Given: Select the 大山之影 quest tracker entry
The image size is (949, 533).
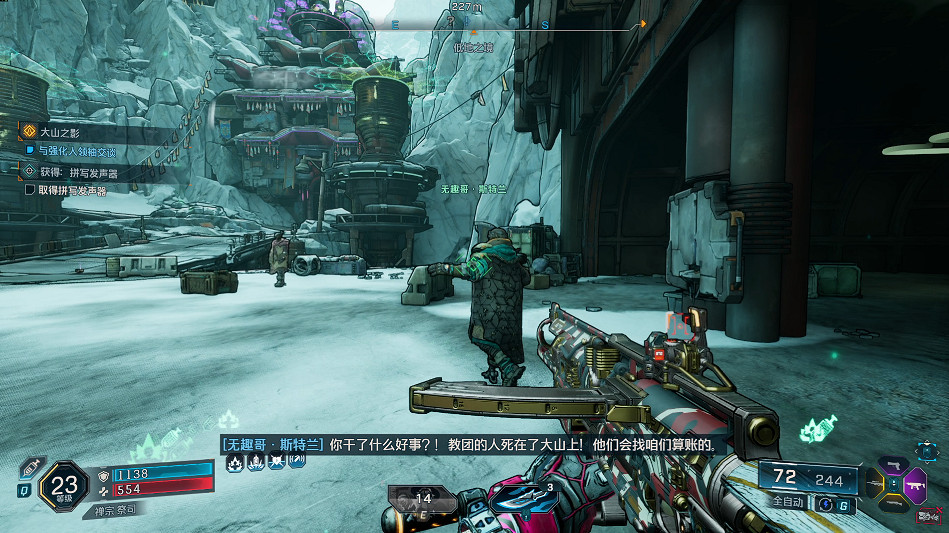Looking at the screenshot, I should (x=62, y=131).
